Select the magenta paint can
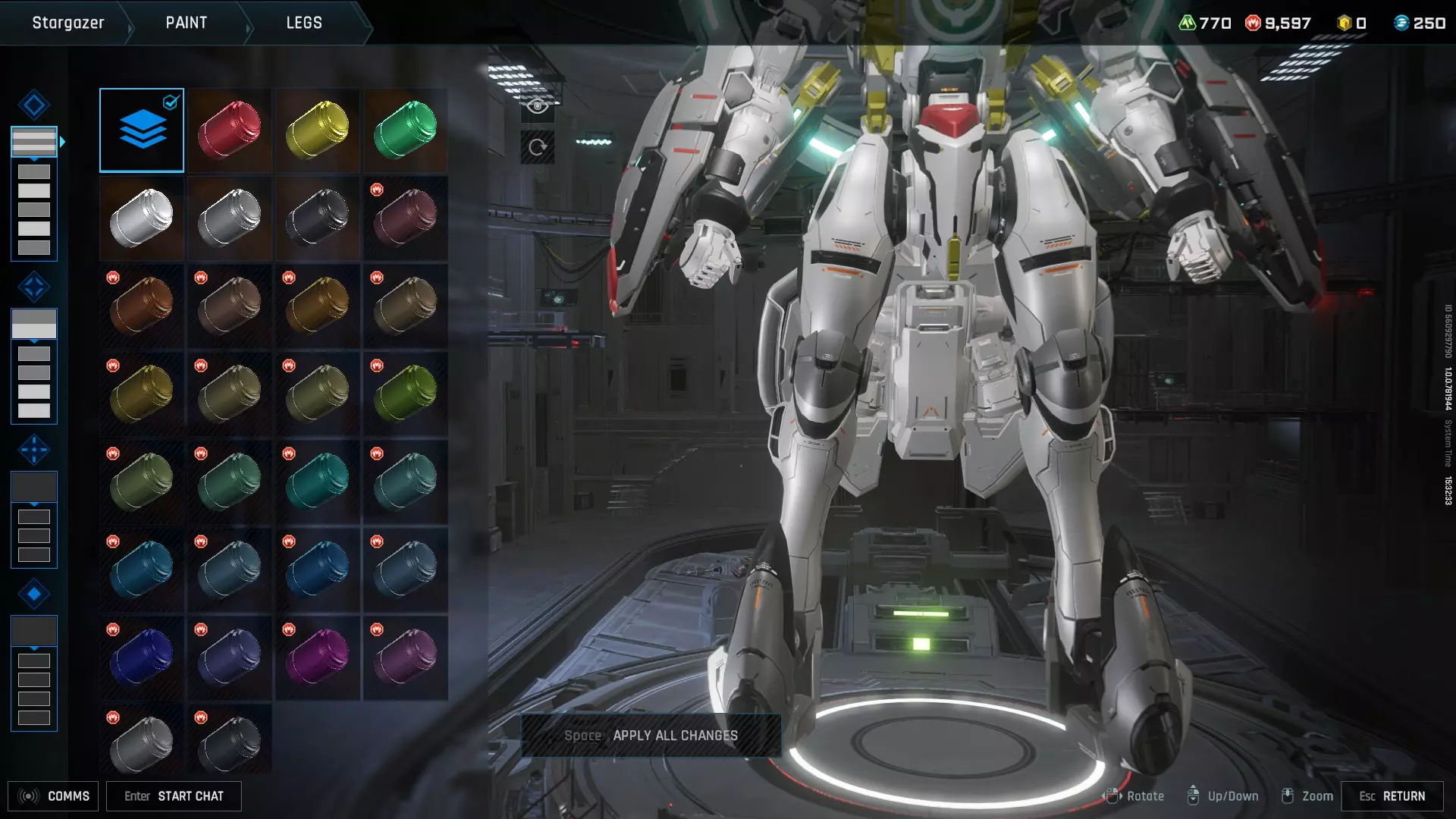Screen dimensions: 1456x819 318,658
